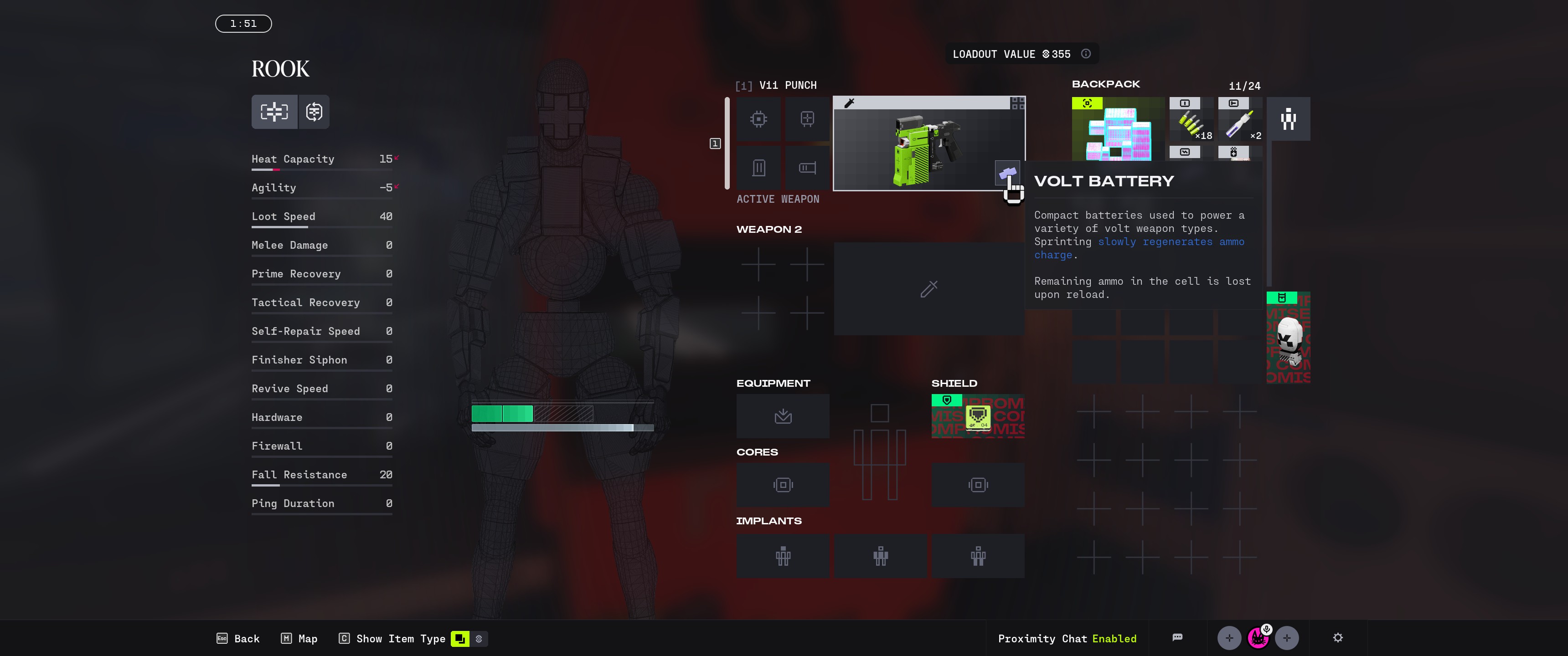Viewport: 1568px width, 656px height.
Task: Select the yellow ammo stack x18
Action: [1191, 125]
